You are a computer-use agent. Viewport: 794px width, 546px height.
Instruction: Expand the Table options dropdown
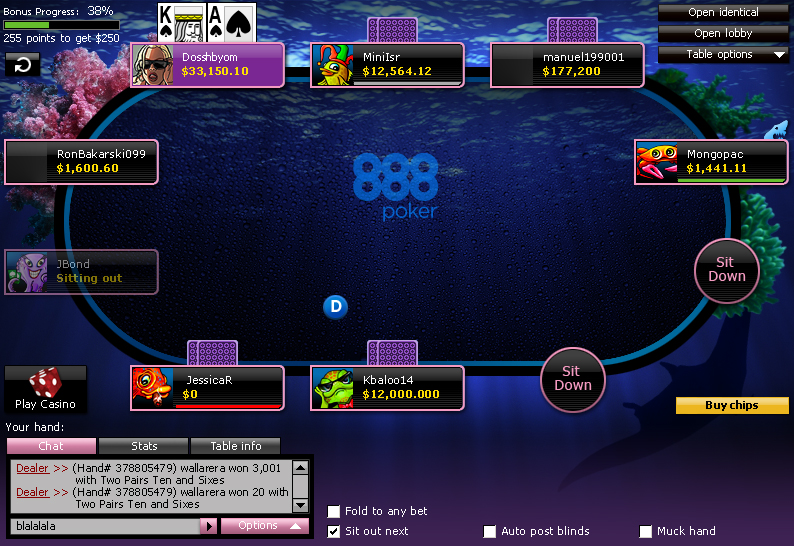[723, 54]
